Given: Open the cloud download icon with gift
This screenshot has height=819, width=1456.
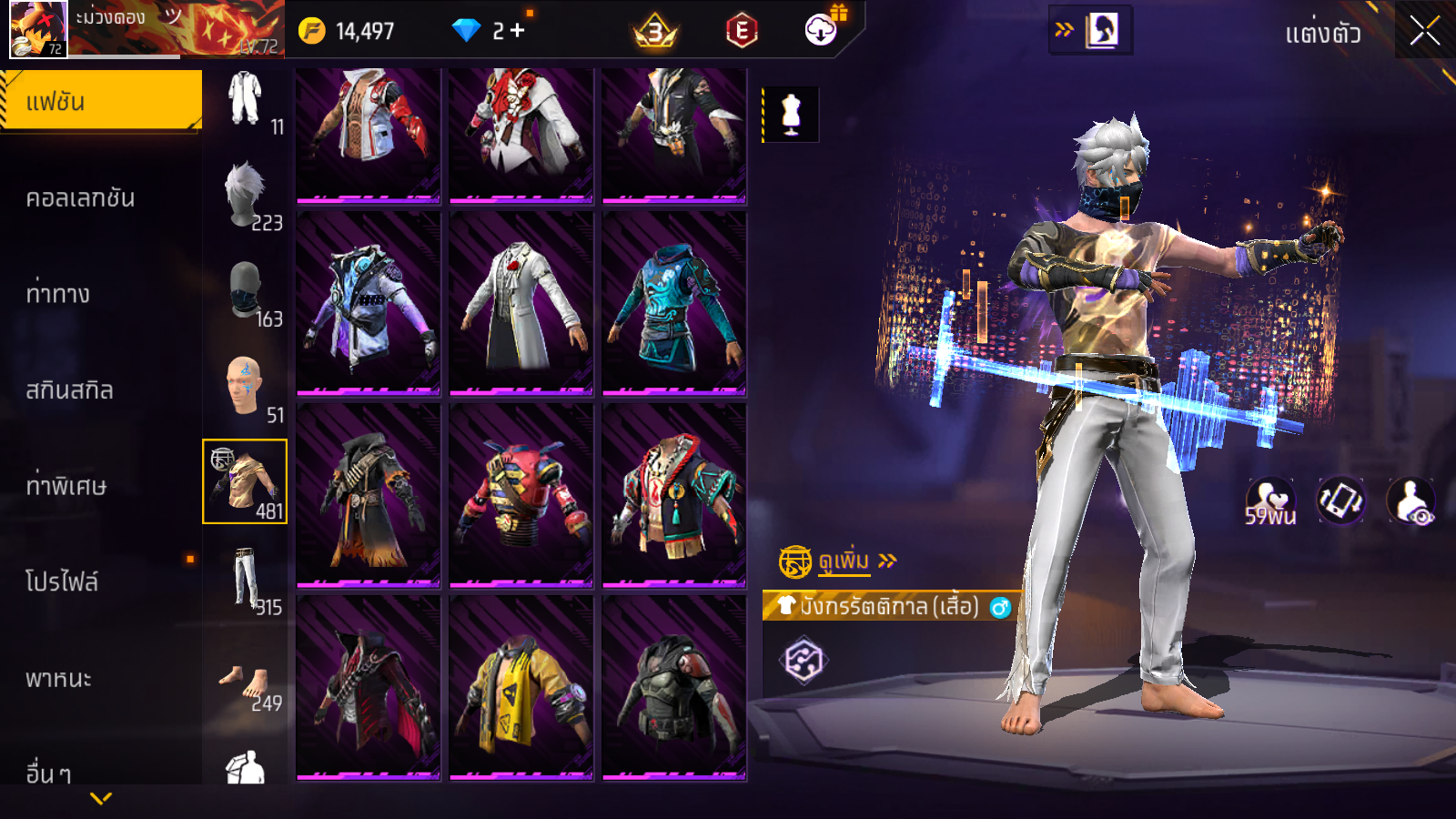Looking at the screenshot, I should click(x=822, y=30).
